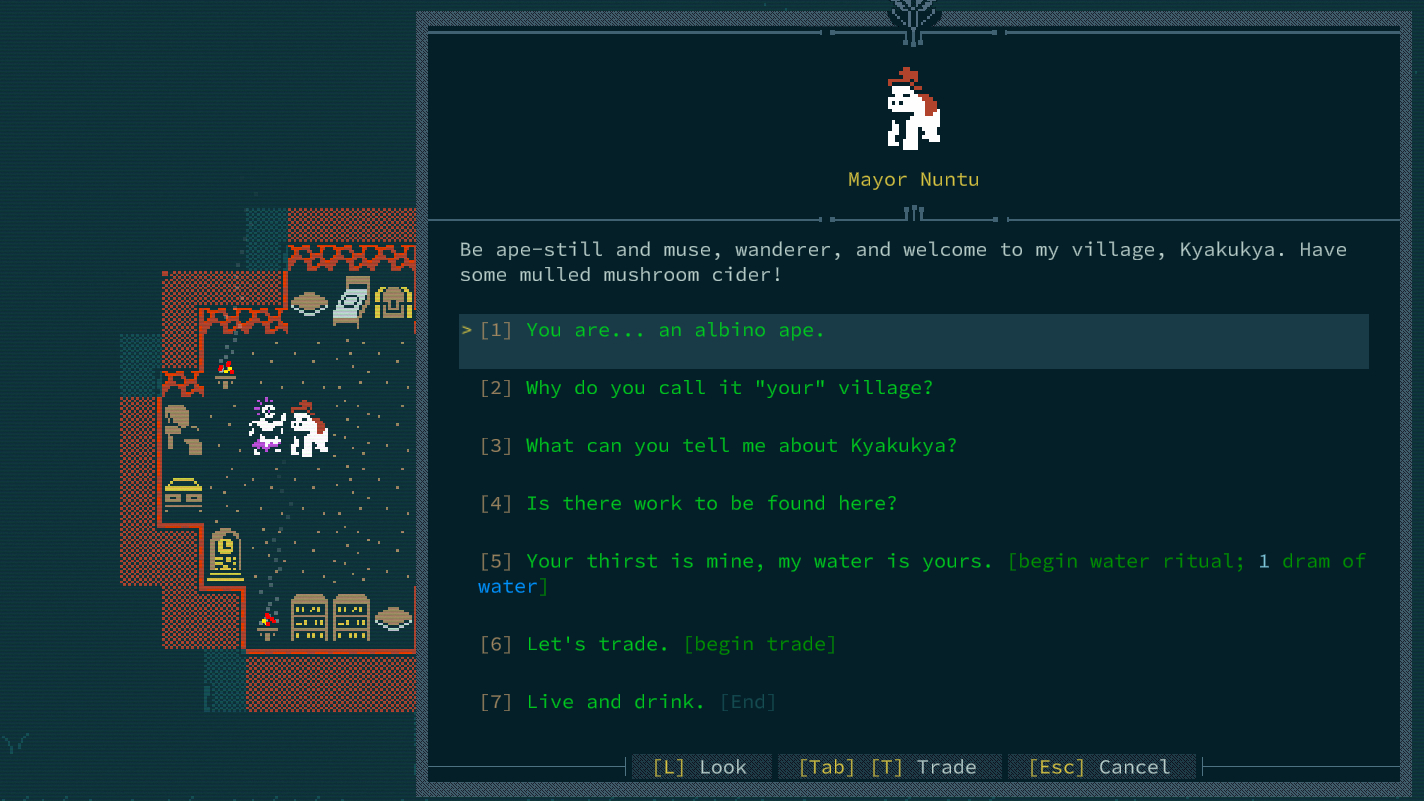Pick the "Let's trade." dialogue option
Image resolution: width=1424 pixels, height=801 pixels.
[597, 645]
